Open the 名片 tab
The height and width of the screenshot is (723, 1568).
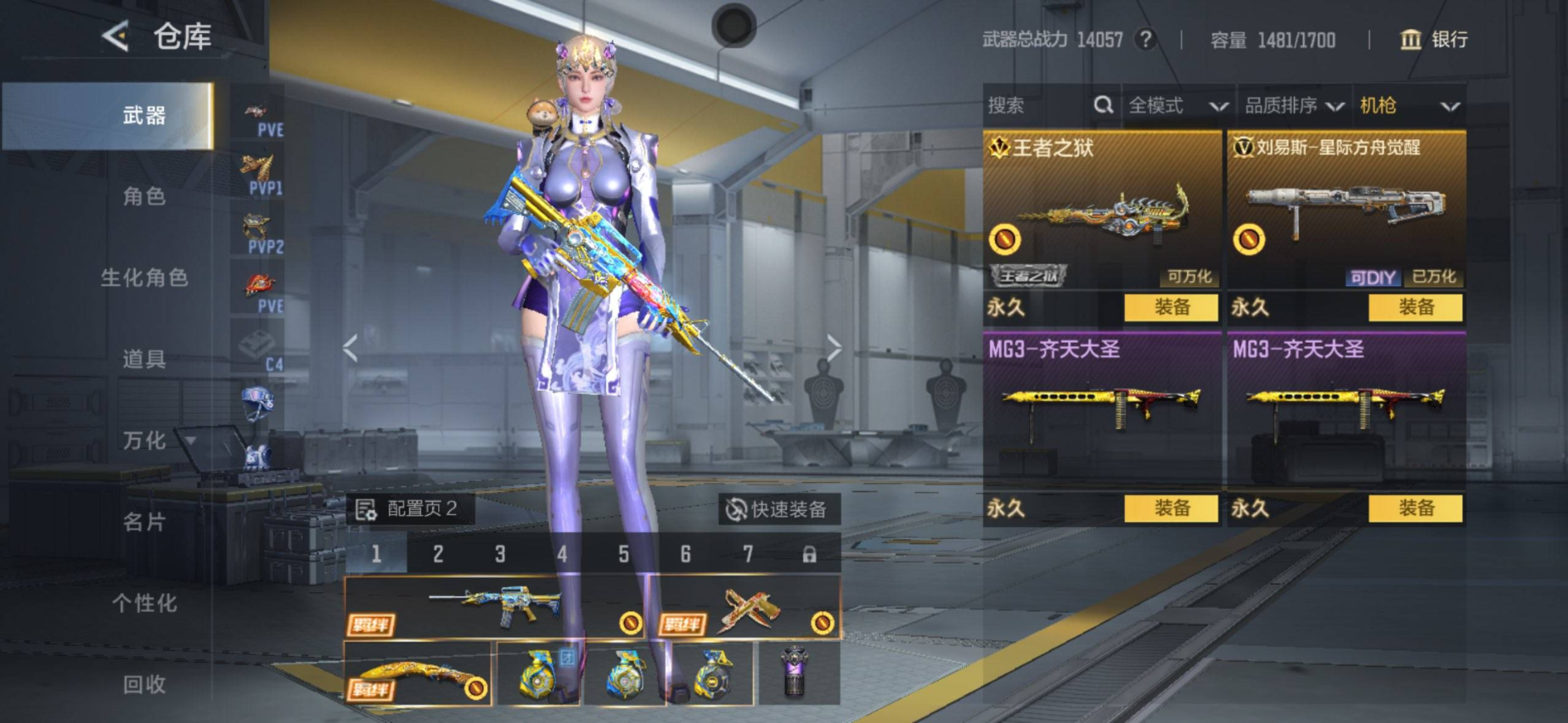click(143, 522)
